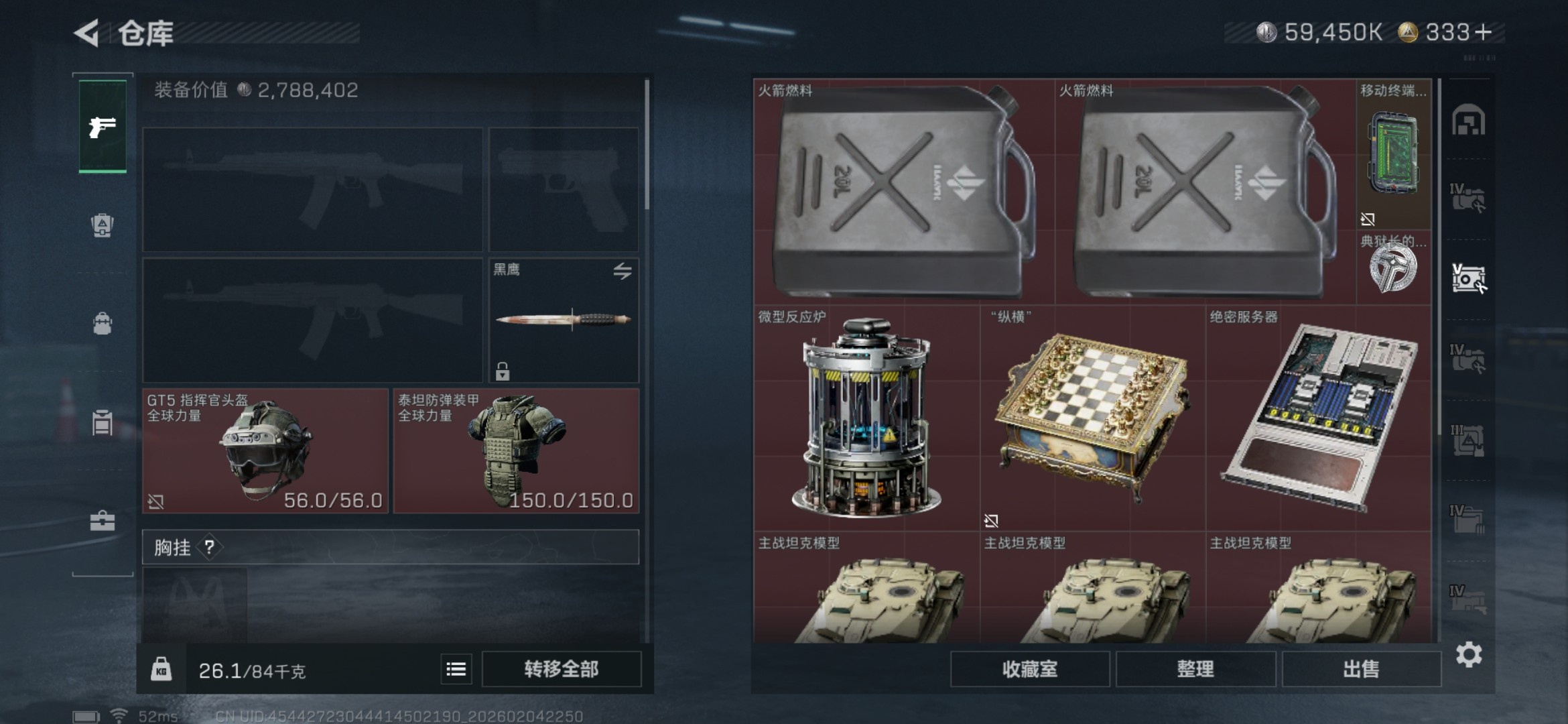Select the 泰坦防弹装甲 armor

coord(516,450)
